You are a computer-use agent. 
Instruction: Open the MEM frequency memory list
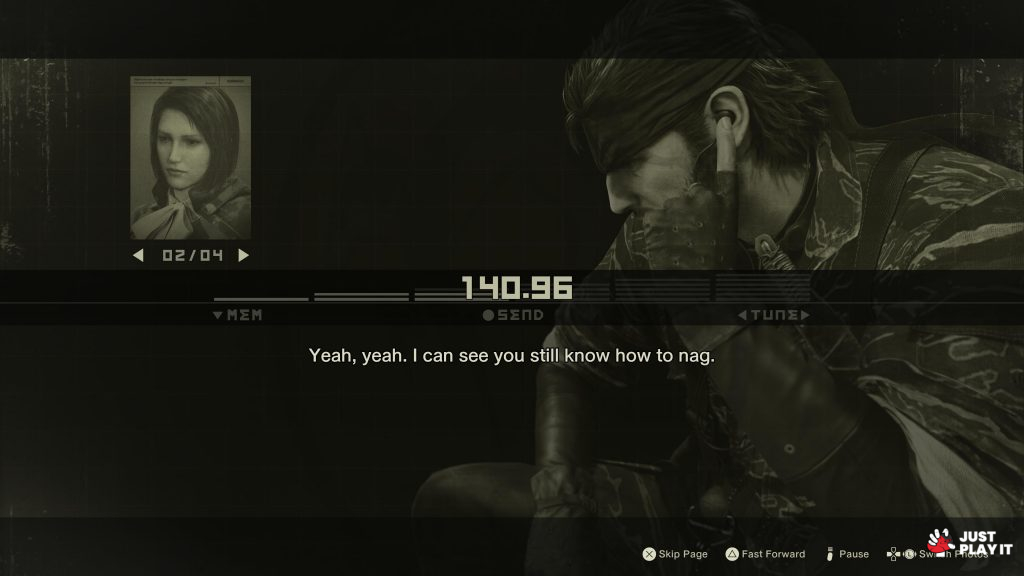point(238,315)
